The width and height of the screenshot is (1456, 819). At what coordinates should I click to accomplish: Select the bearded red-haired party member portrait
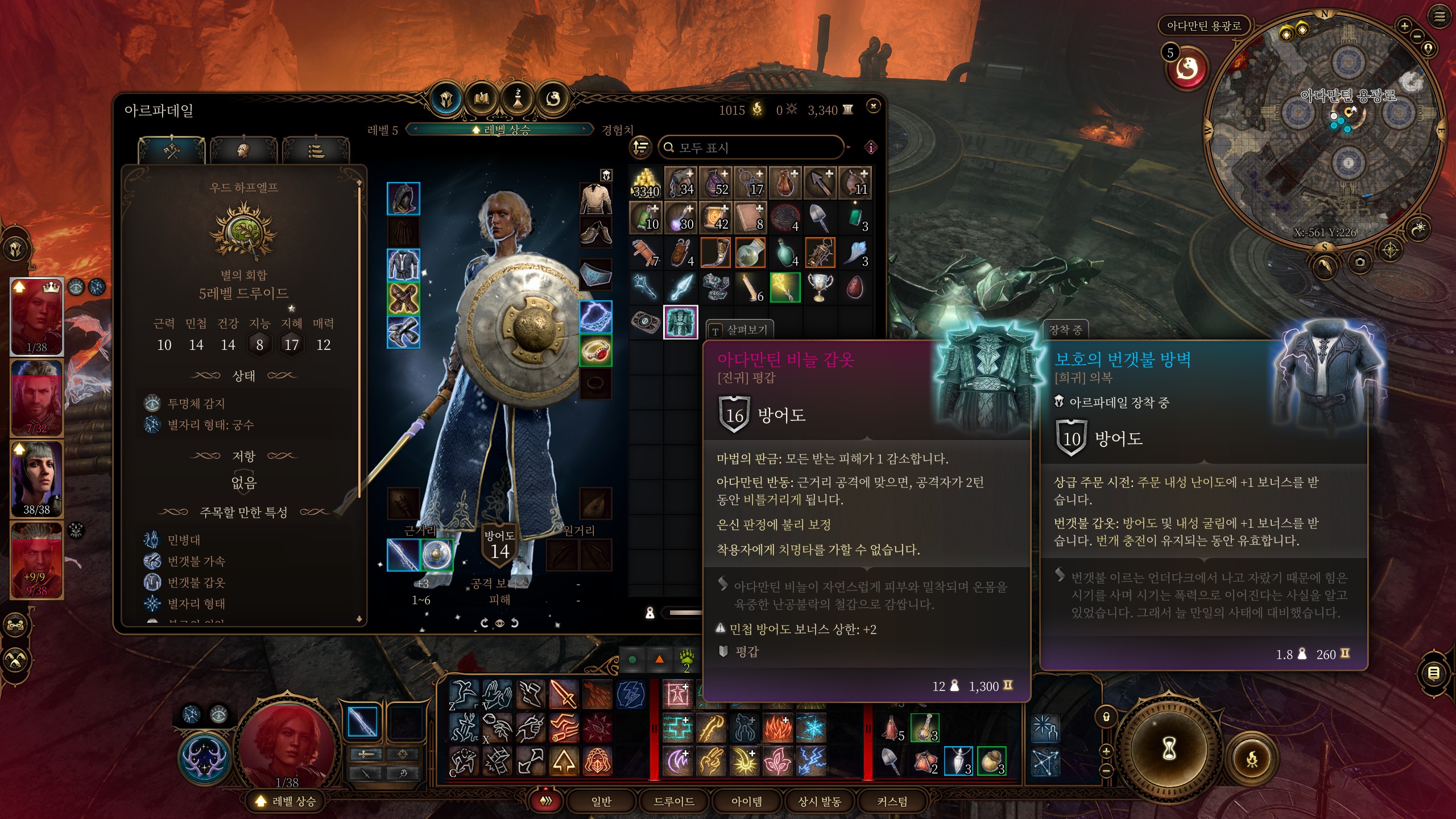37,398
